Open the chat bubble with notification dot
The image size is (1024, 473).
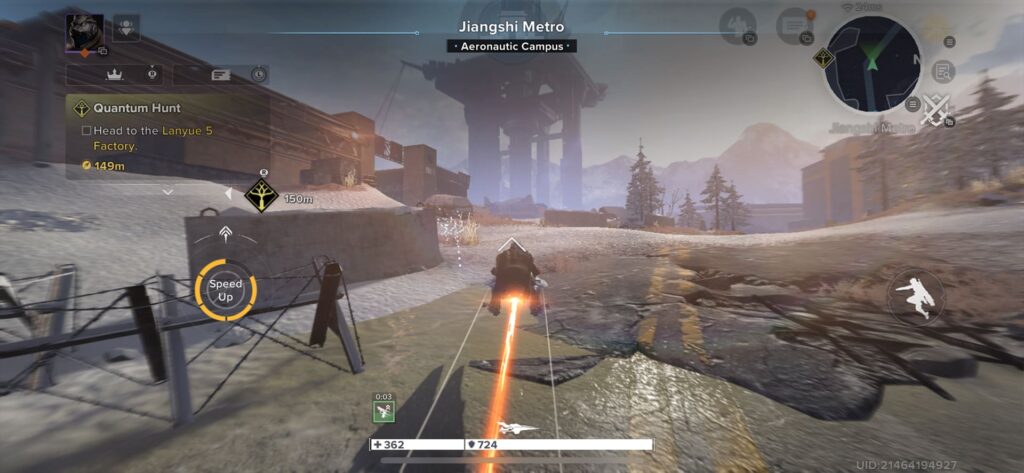tap(795, 25)
